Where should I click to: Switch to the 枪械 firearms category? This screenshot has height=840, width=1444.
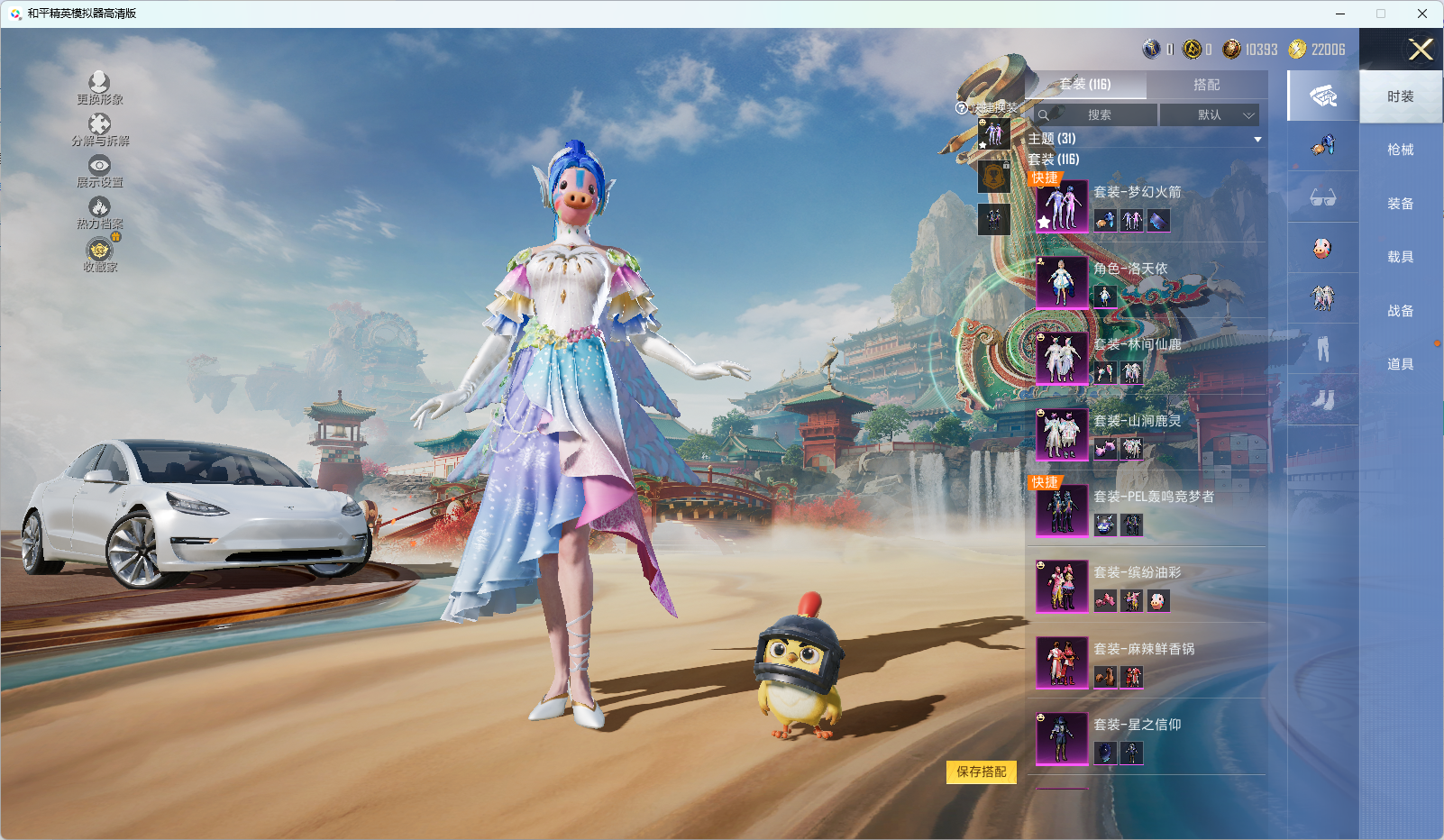(1400, 150)
